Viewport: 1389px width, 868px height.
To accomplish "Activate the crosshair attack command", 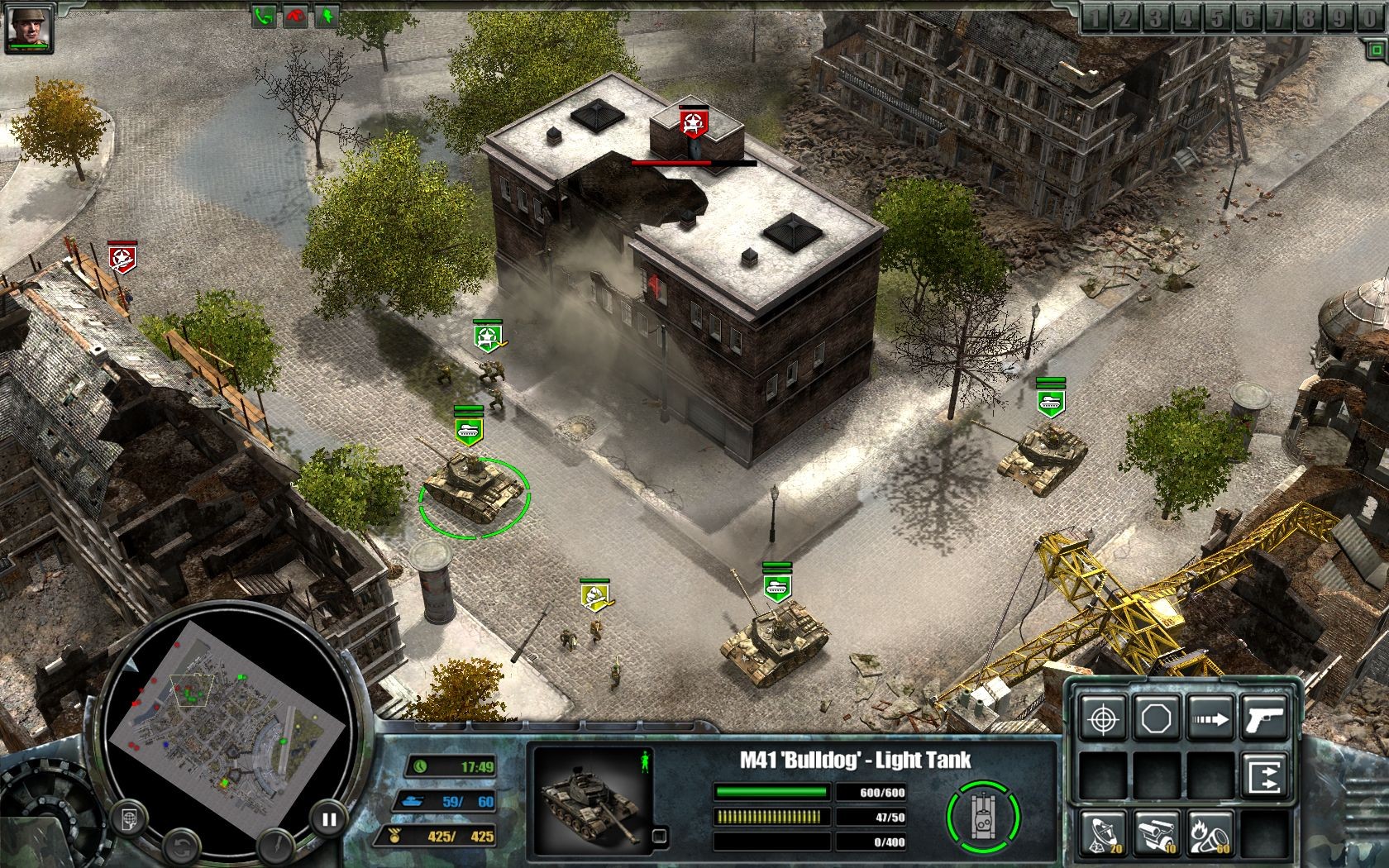I will pos(1104,718).
